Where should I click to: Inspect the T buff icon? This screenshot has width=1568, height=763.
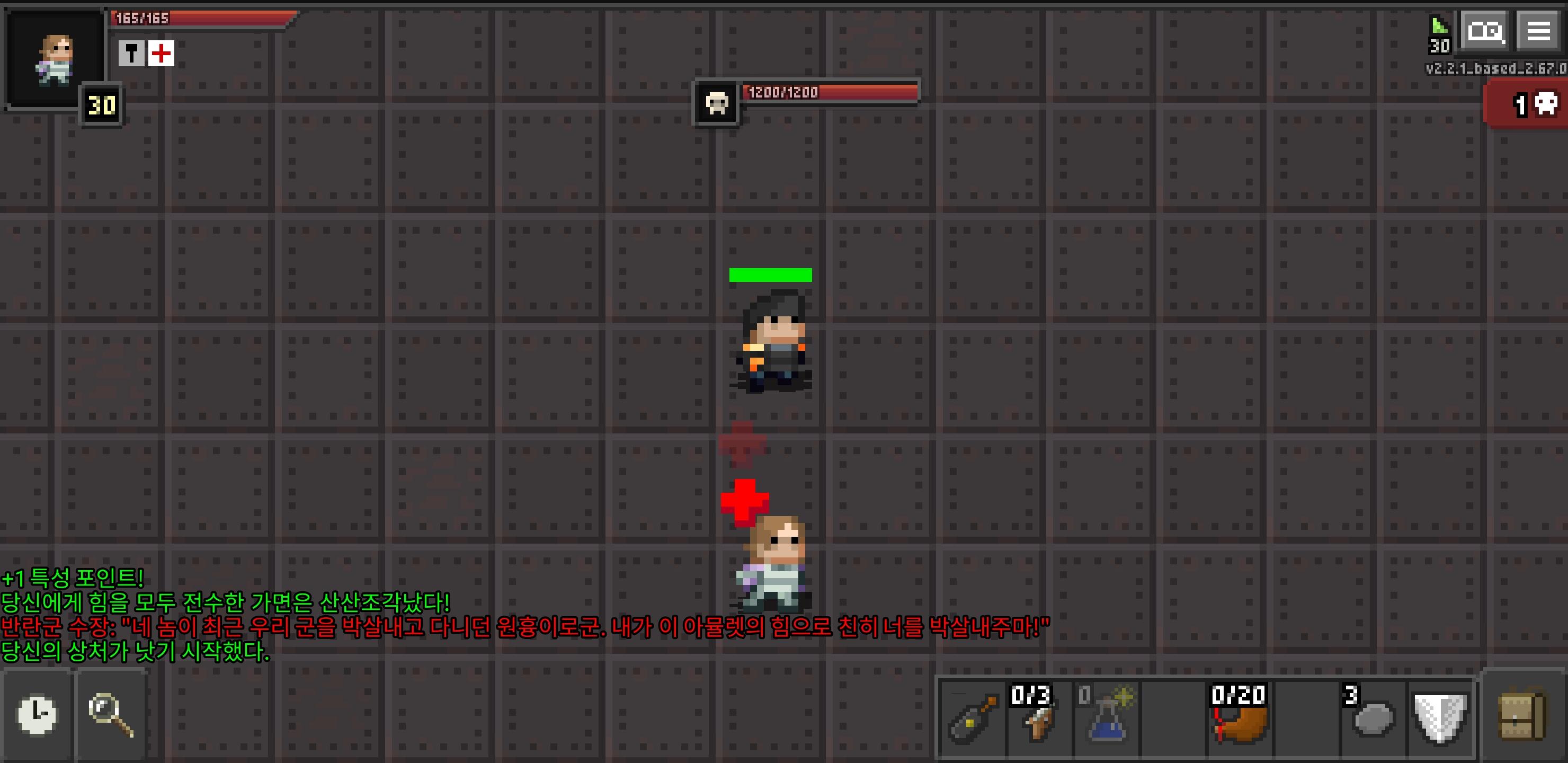(130, 54)
